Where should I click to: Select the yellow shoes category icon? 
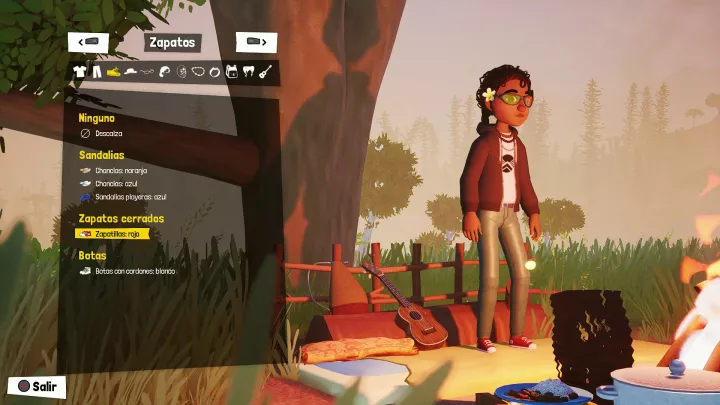[113, 72]
